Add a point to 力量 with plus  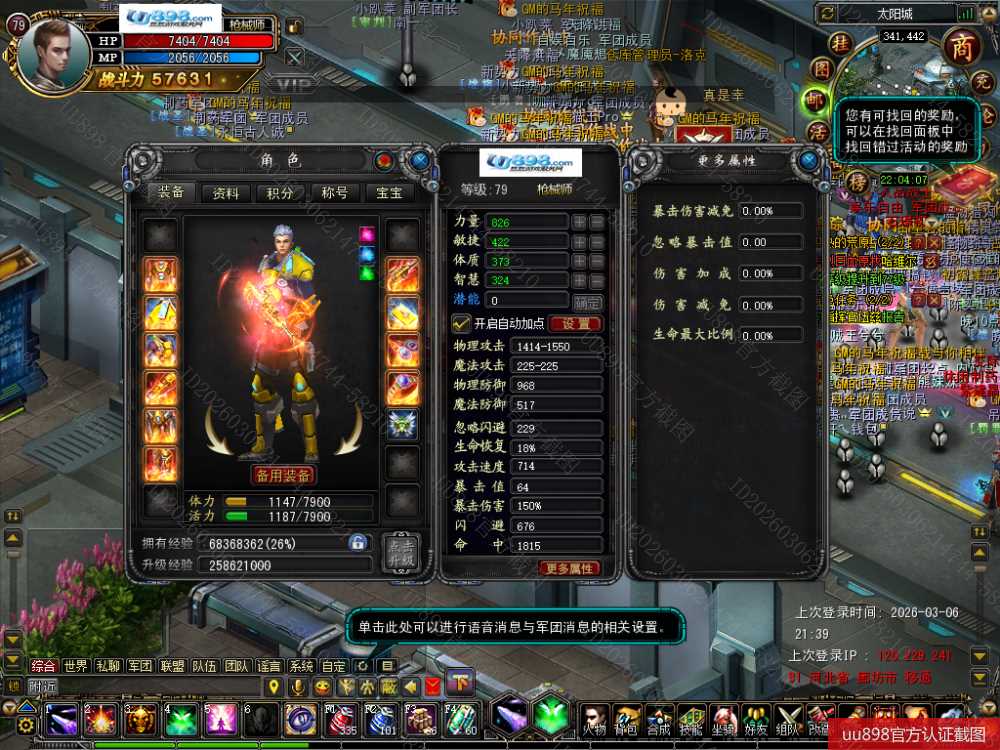[579, 222]
